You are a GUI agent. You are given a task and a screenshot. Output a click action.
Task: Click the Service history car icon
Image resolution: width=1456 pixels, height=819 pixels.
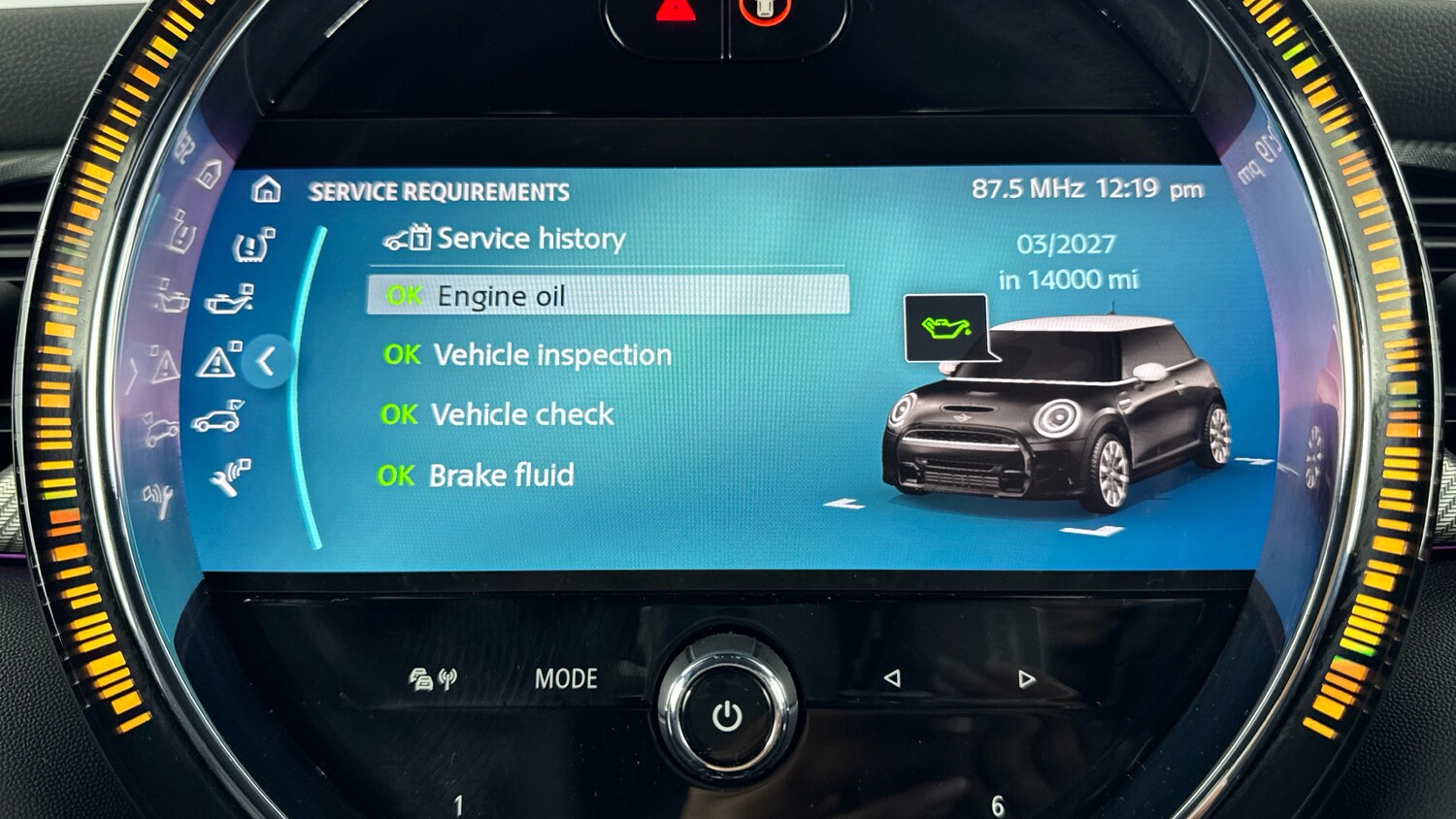click(x=407, y=238)
